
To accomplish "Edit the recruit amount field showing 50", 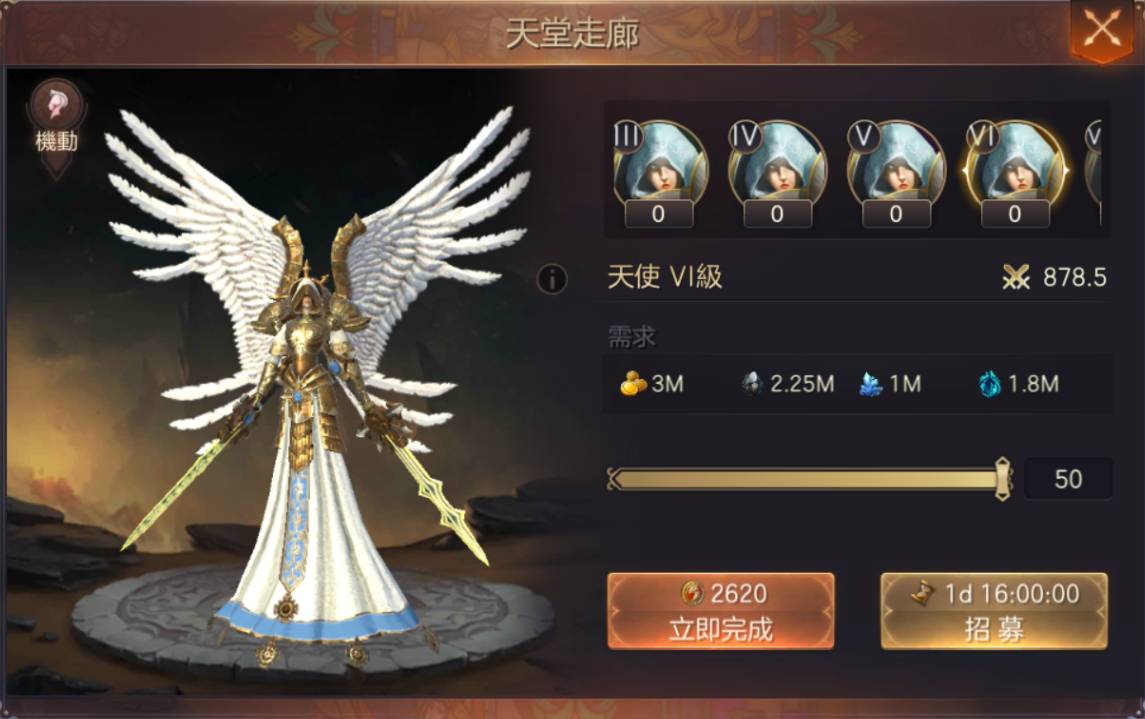I will pos(1067,479).
